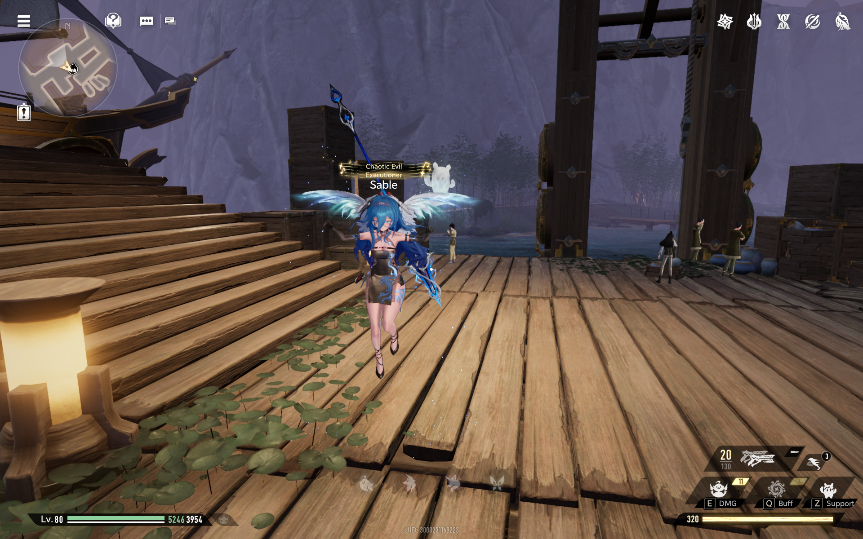Open the hourglass icon in top bar

783,21
